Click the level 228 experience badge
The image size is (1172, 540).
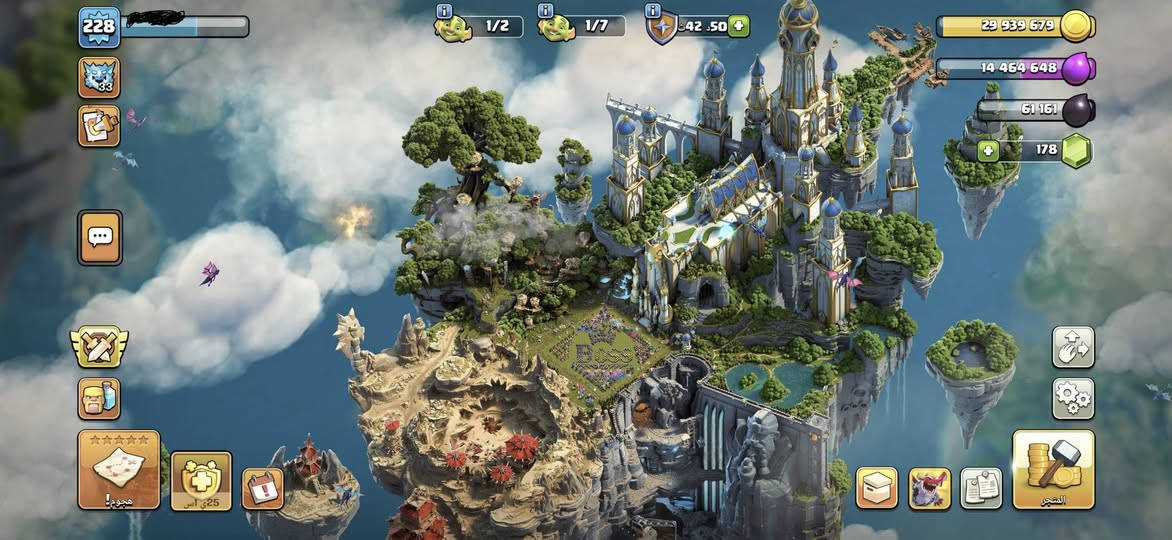coord(99,27)
